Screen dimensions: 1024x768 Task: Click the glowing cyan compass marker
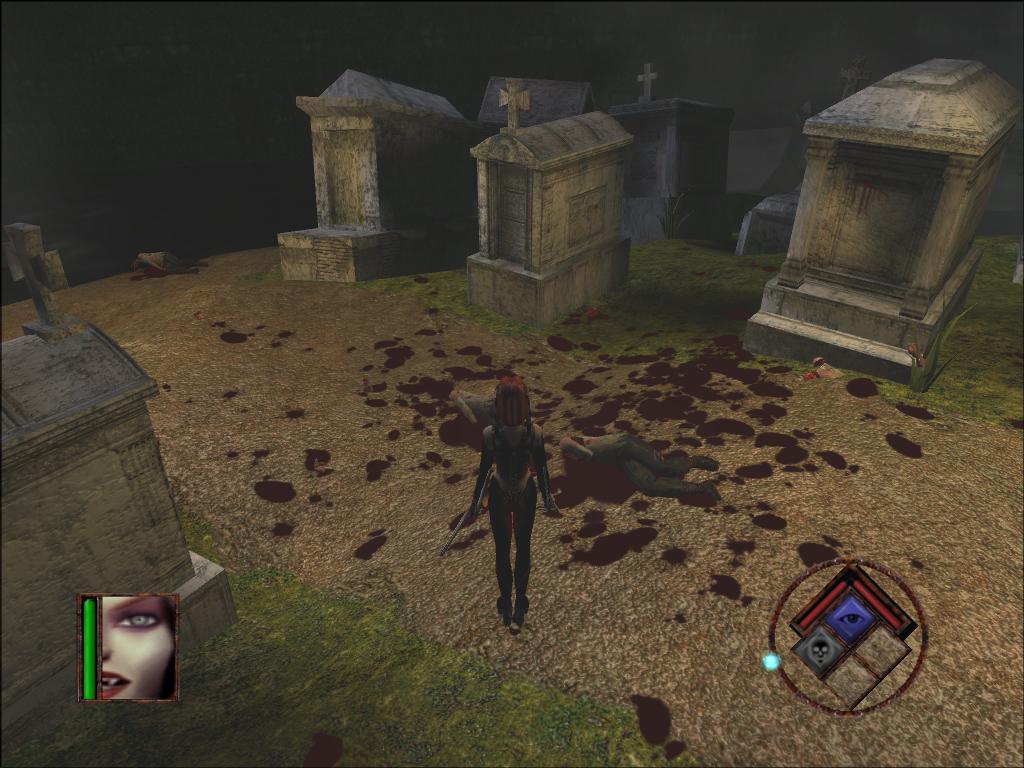[771, 661]
